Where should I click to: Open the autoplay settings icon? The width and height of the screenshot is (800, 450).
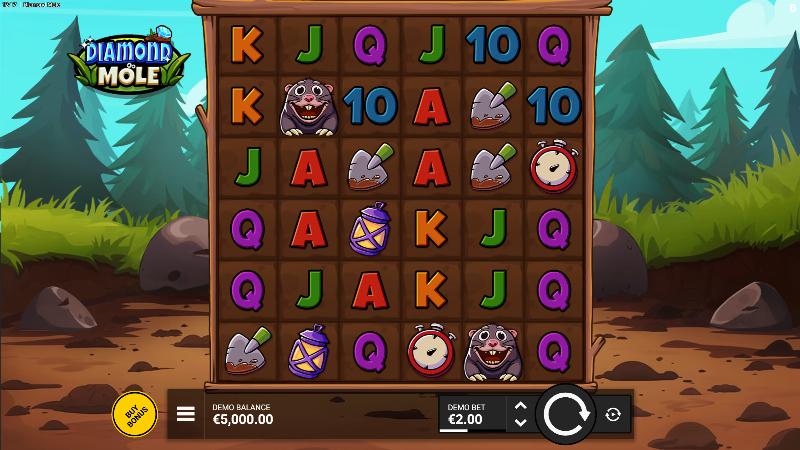613,414
